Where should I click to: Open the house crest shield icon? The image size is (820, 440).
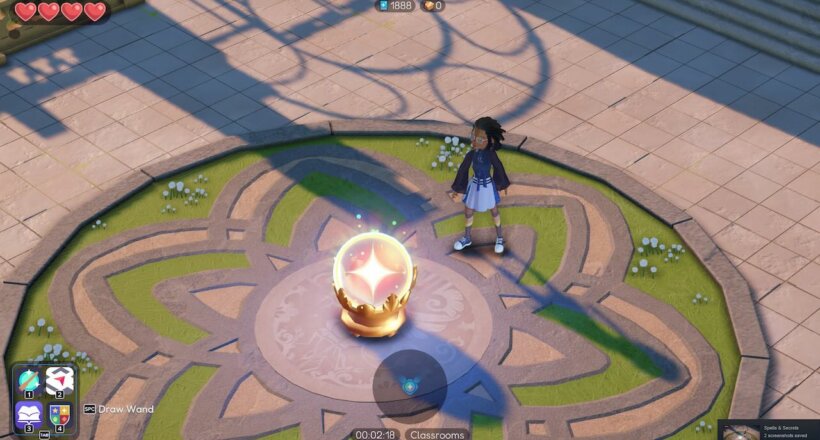tap(58, 413)
